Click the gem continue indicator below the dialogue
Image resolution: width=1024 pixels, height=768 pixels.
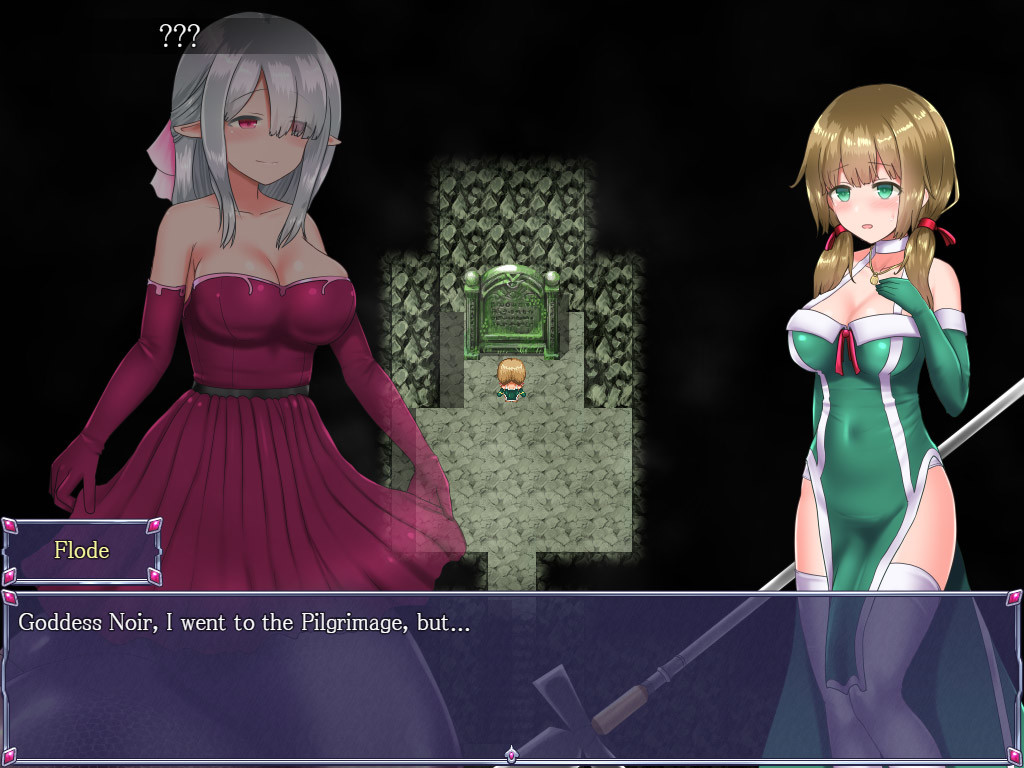pyautogui.click(x=511, y=755)
